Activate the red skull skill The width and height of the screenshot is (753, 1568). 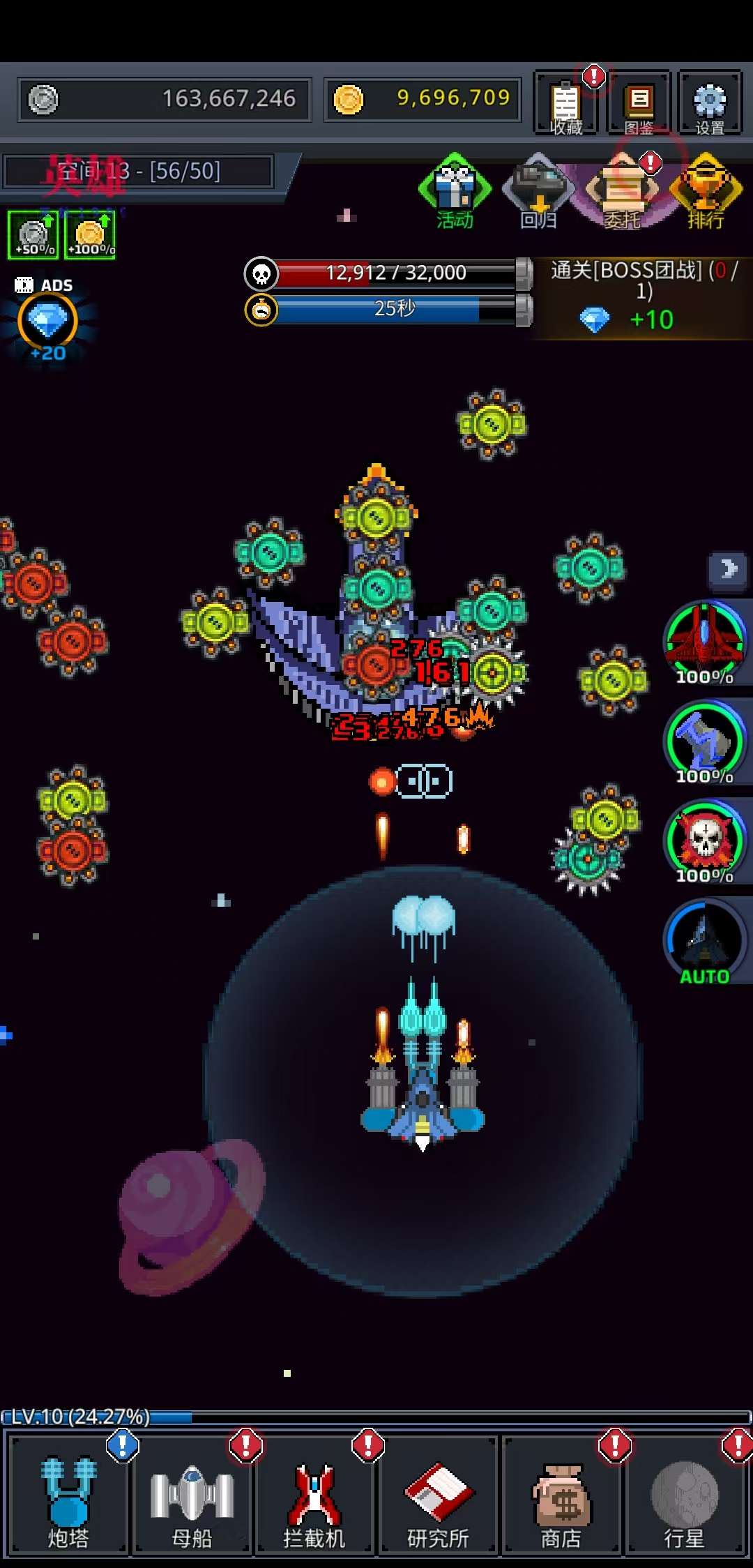[705, 841]
